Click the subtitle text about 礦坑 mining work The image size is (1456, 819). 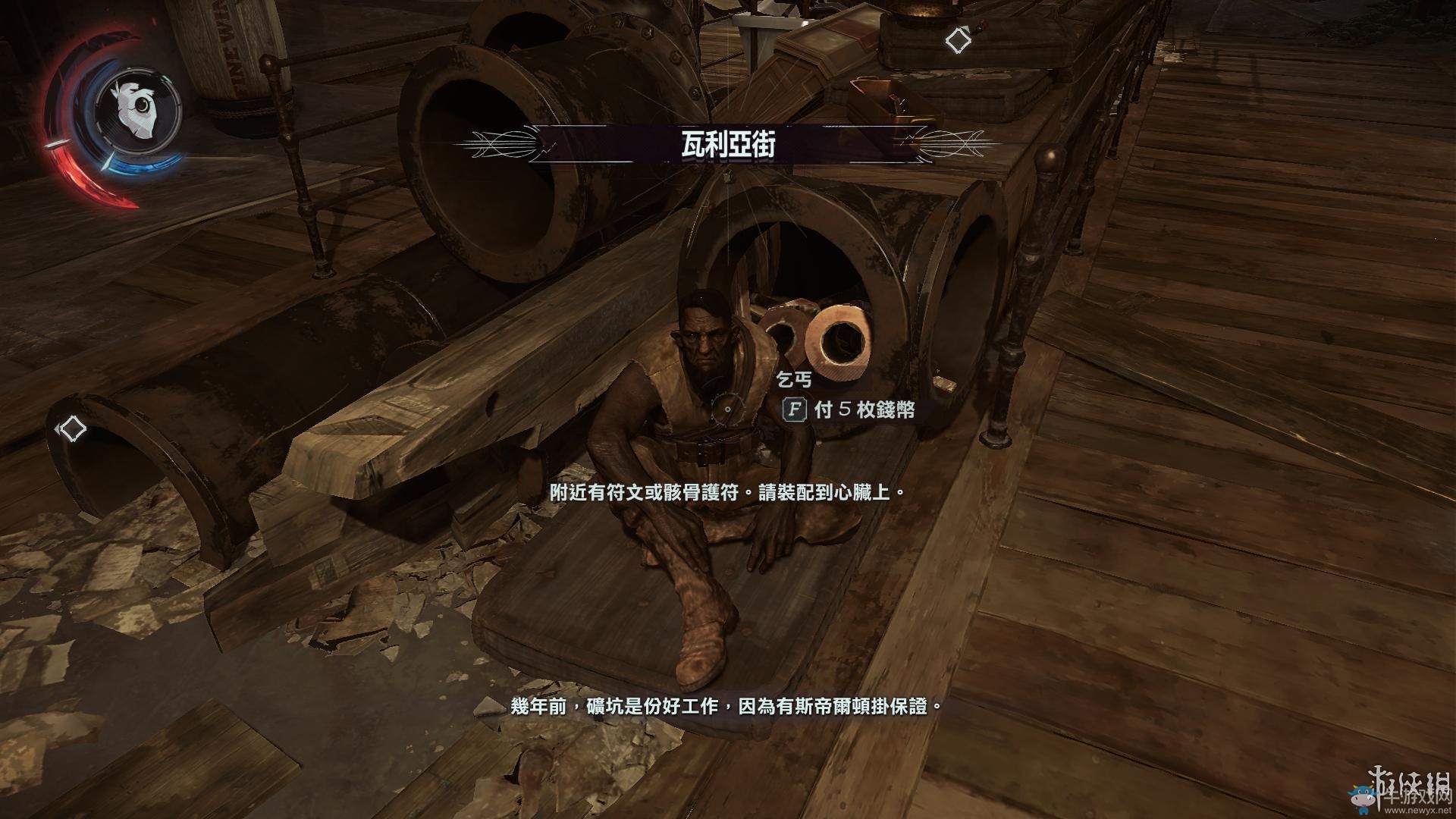click(728, 707)
